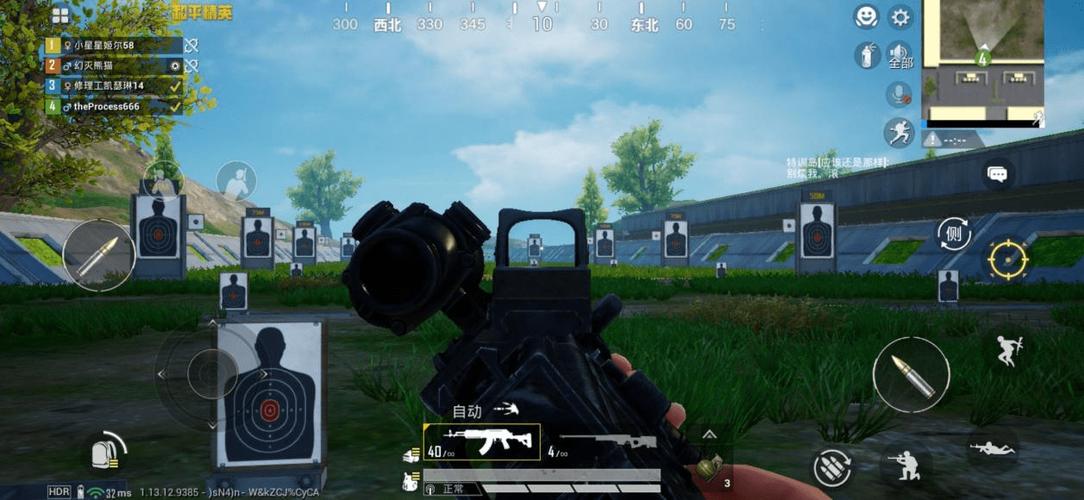Jump using the leaping figure button

click(x=1008, y=350)
